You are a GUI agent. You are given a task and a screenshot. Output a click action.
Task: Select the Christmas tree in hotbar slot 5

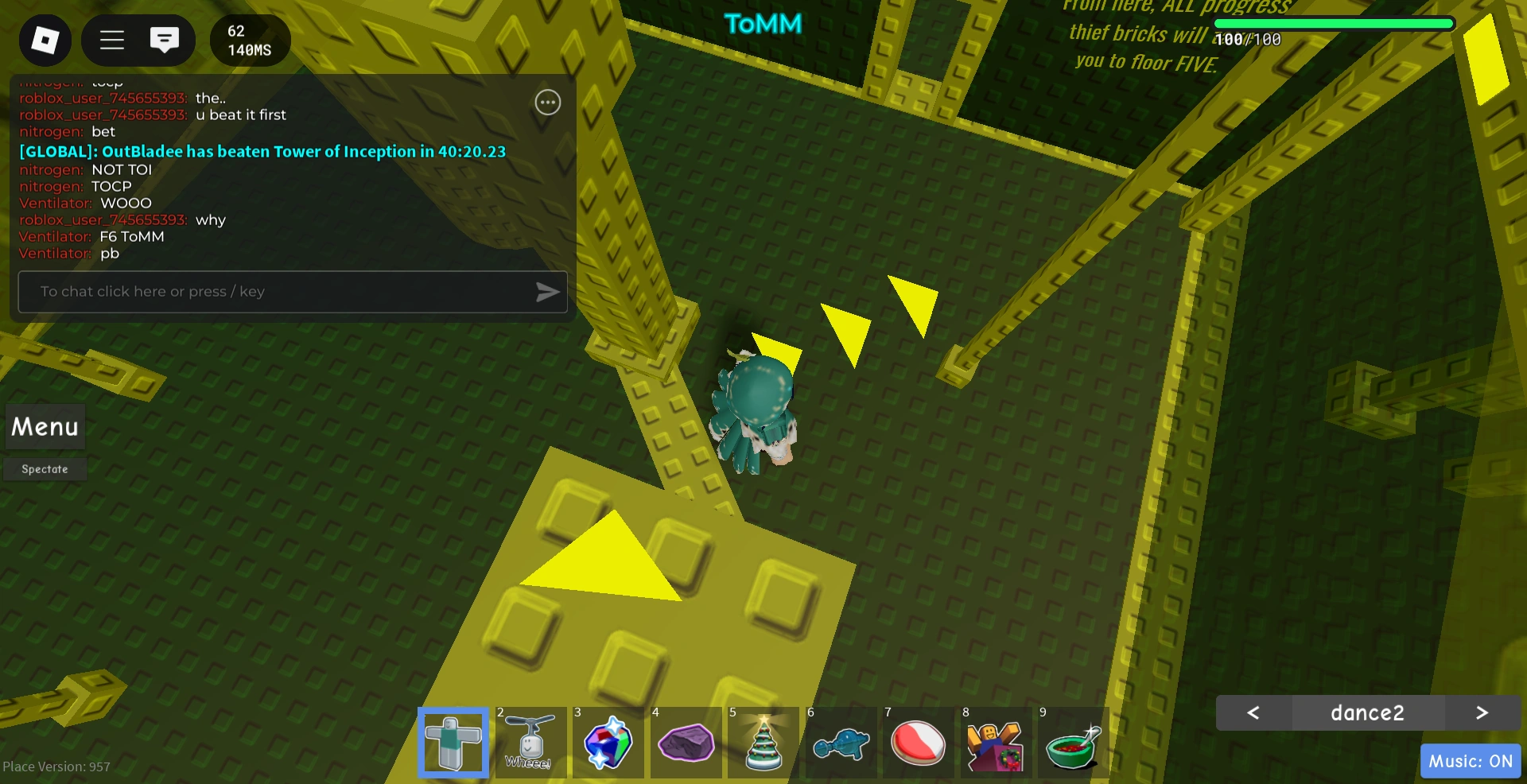(763, 743)
